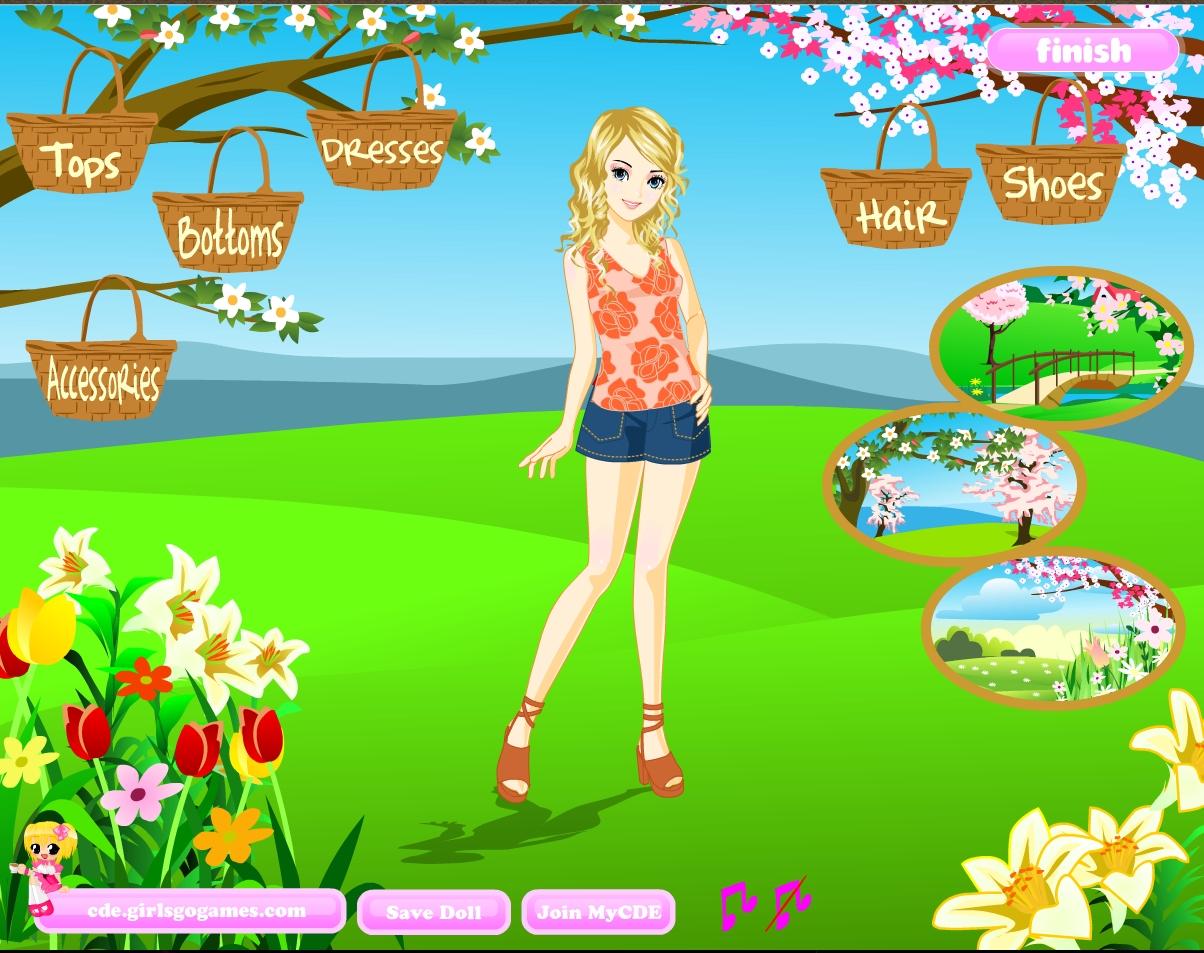
Task: Save the doll with Save Doll
Action: click(x=433, y=912)
